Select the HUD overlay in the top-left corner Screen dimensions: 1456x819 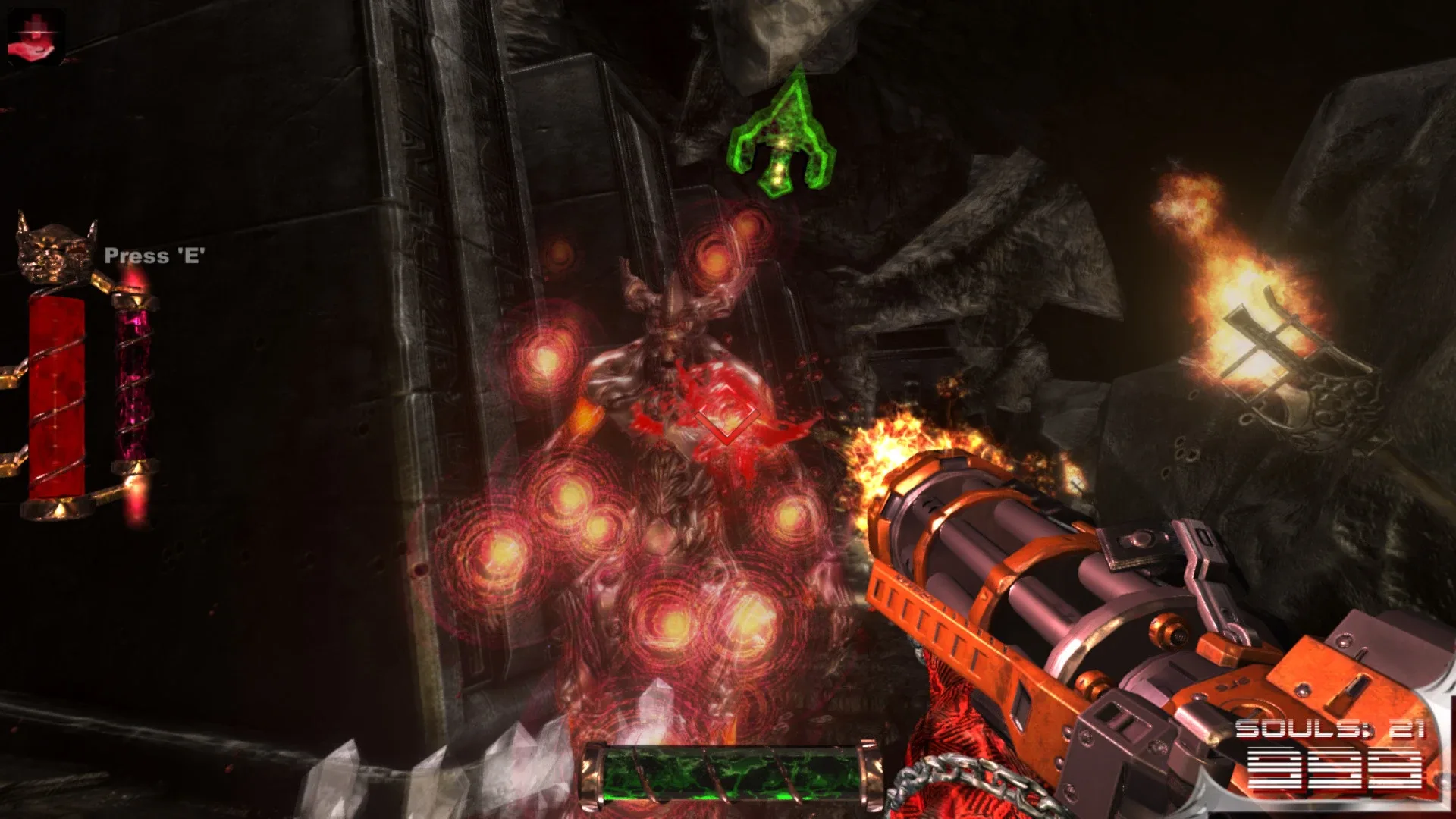[34, 34]
